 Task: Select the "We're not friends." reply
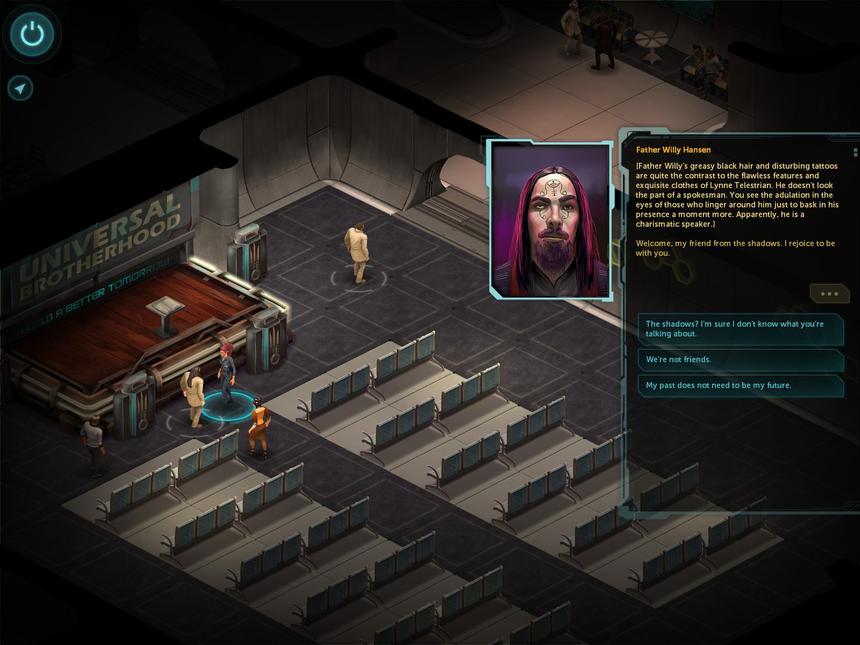click(740, 359)
